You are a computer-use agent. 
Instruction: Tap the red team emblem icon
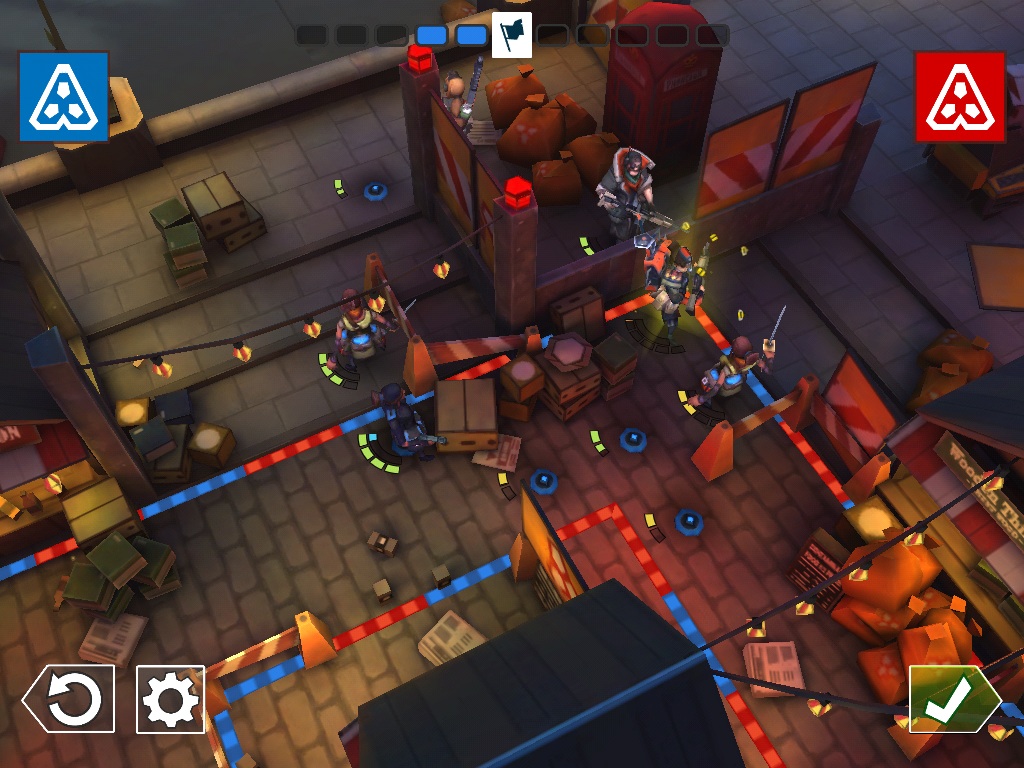959,96
